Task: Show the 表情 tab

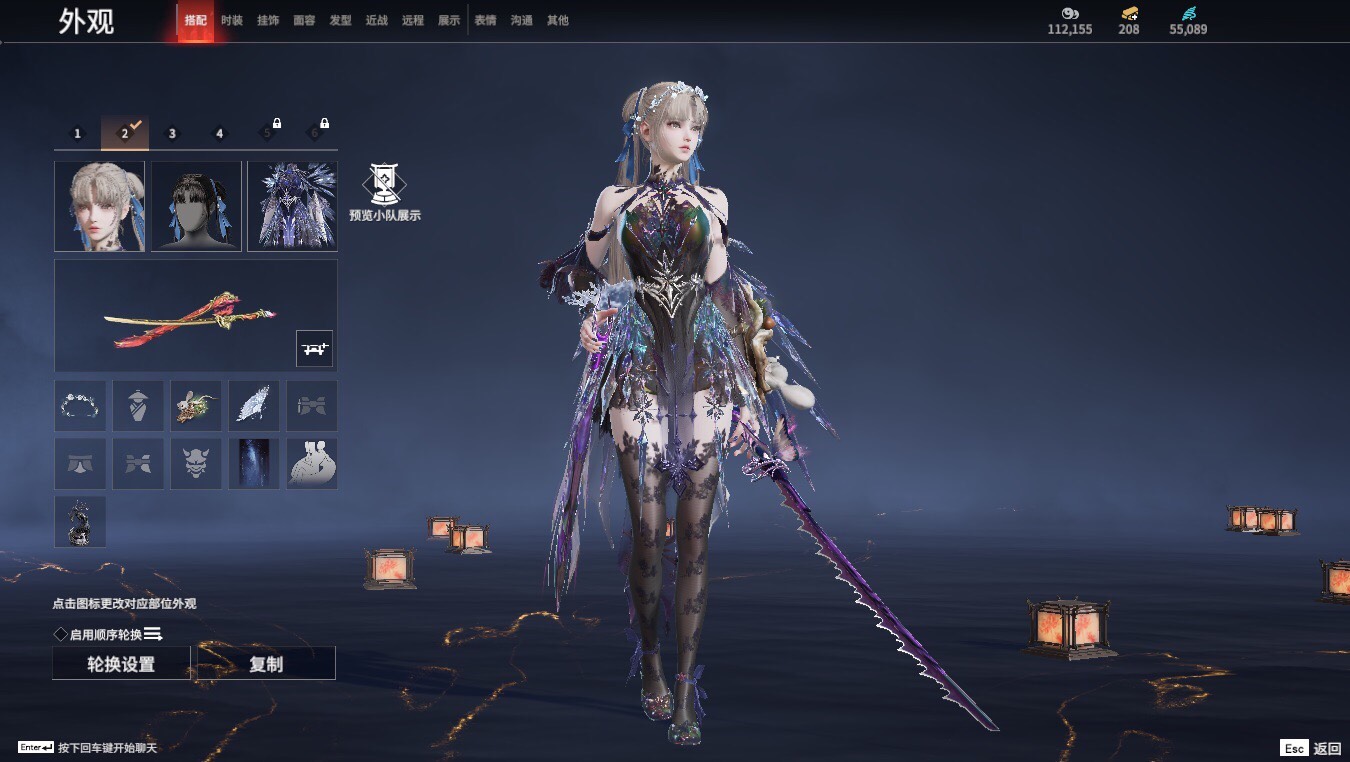Action: pos(485,20)
